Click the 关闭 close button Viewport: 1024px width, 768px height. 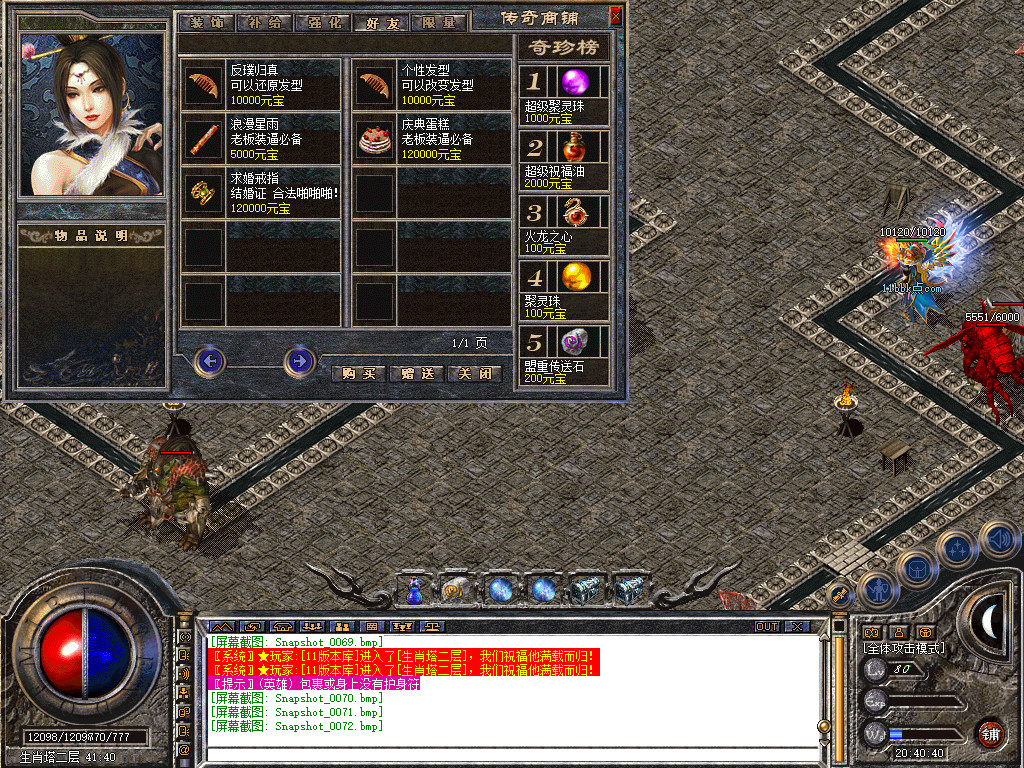[474, 373]
